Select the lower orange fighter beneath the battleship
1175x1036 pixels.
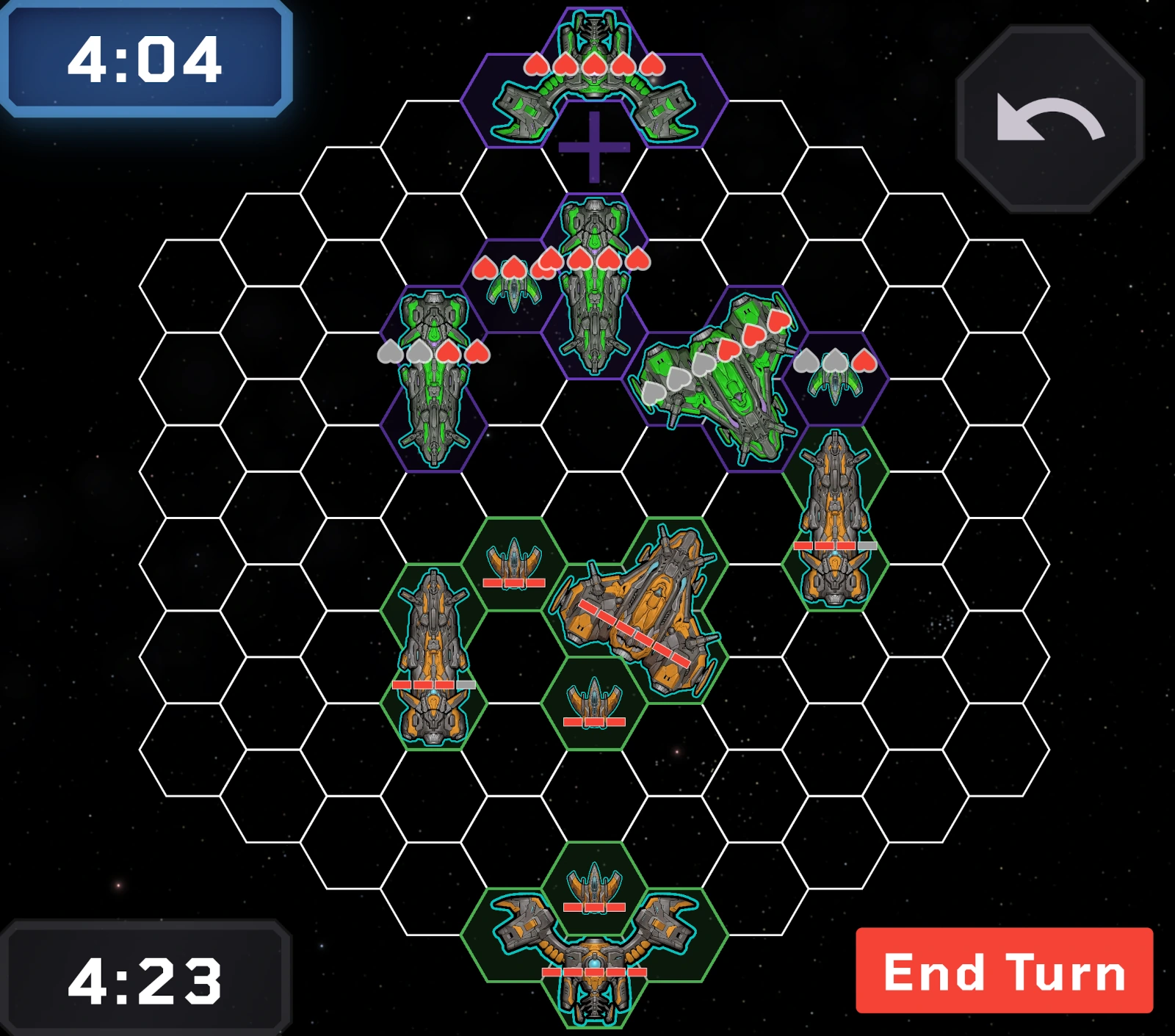593,698
